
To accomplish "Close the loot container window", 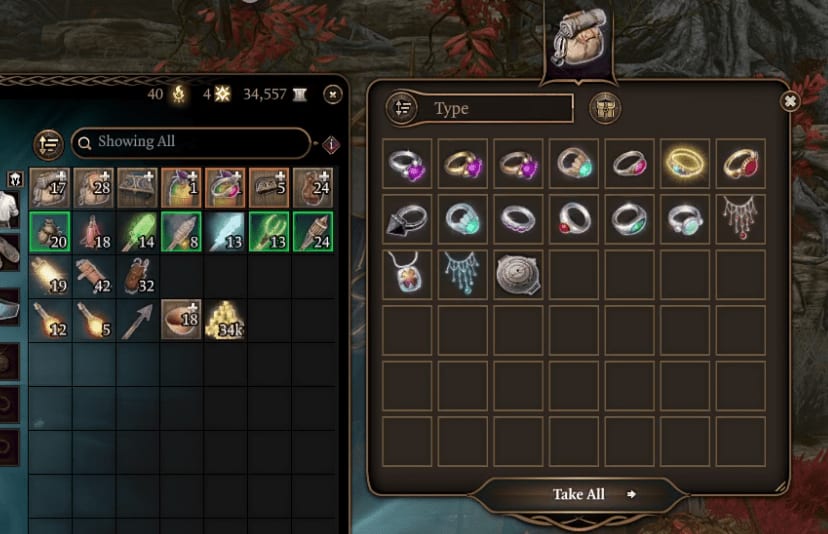I will pos(790,101).
